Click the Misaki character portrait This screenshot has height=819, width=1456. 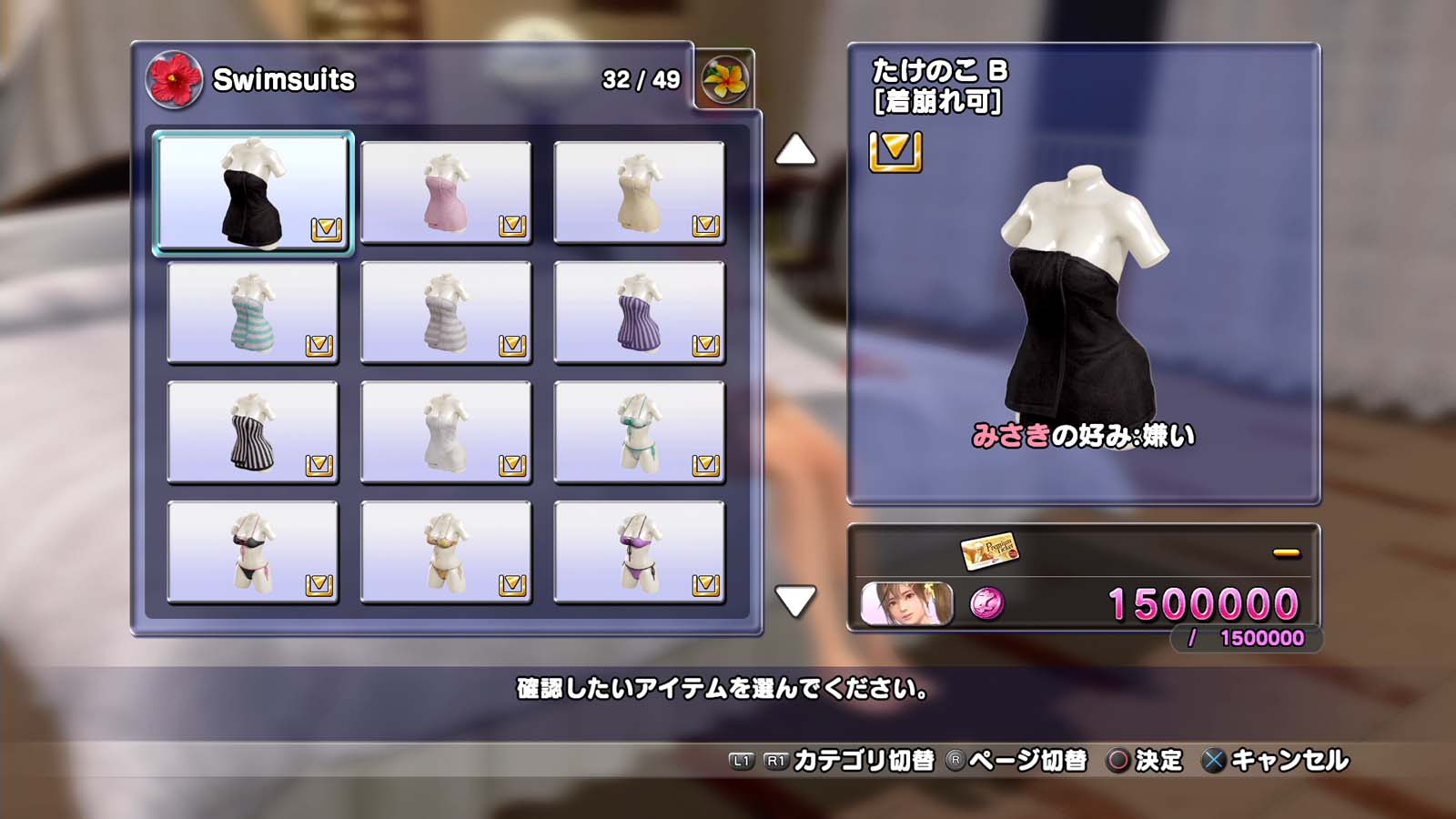tap(906, 604)
